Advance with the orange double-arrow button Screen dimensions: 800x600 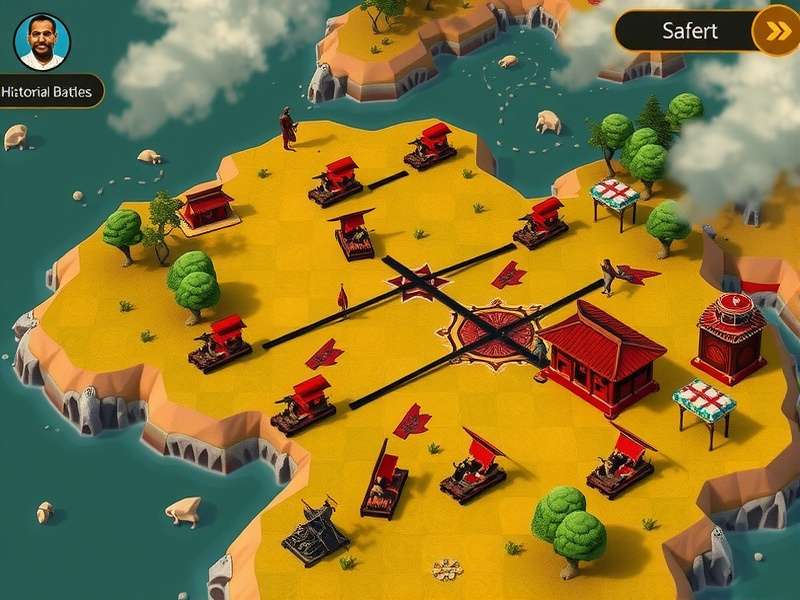click(x=776, y=31)
